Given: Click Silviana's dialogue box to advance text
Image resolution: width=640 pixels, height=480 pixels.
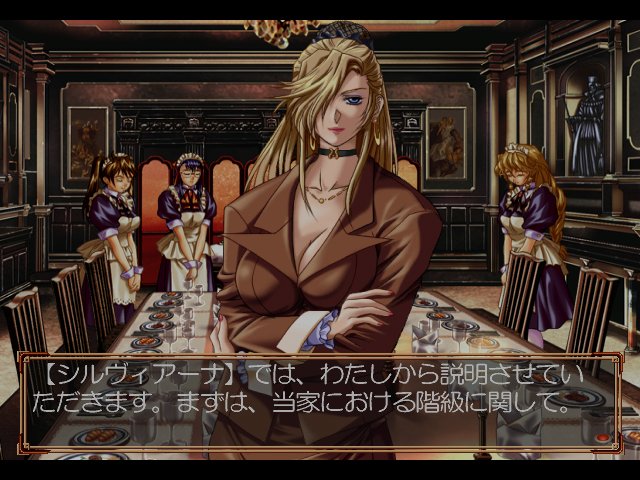Looking at the screenshot, I should [320, 392].
